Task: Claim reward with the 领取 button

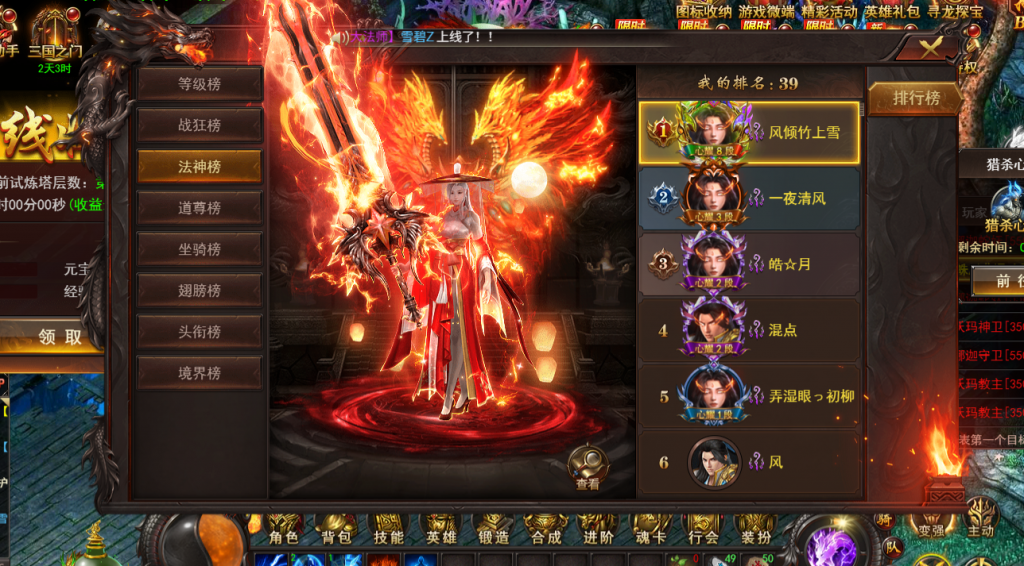Action: pyautogui.click(x=60, y=337)
